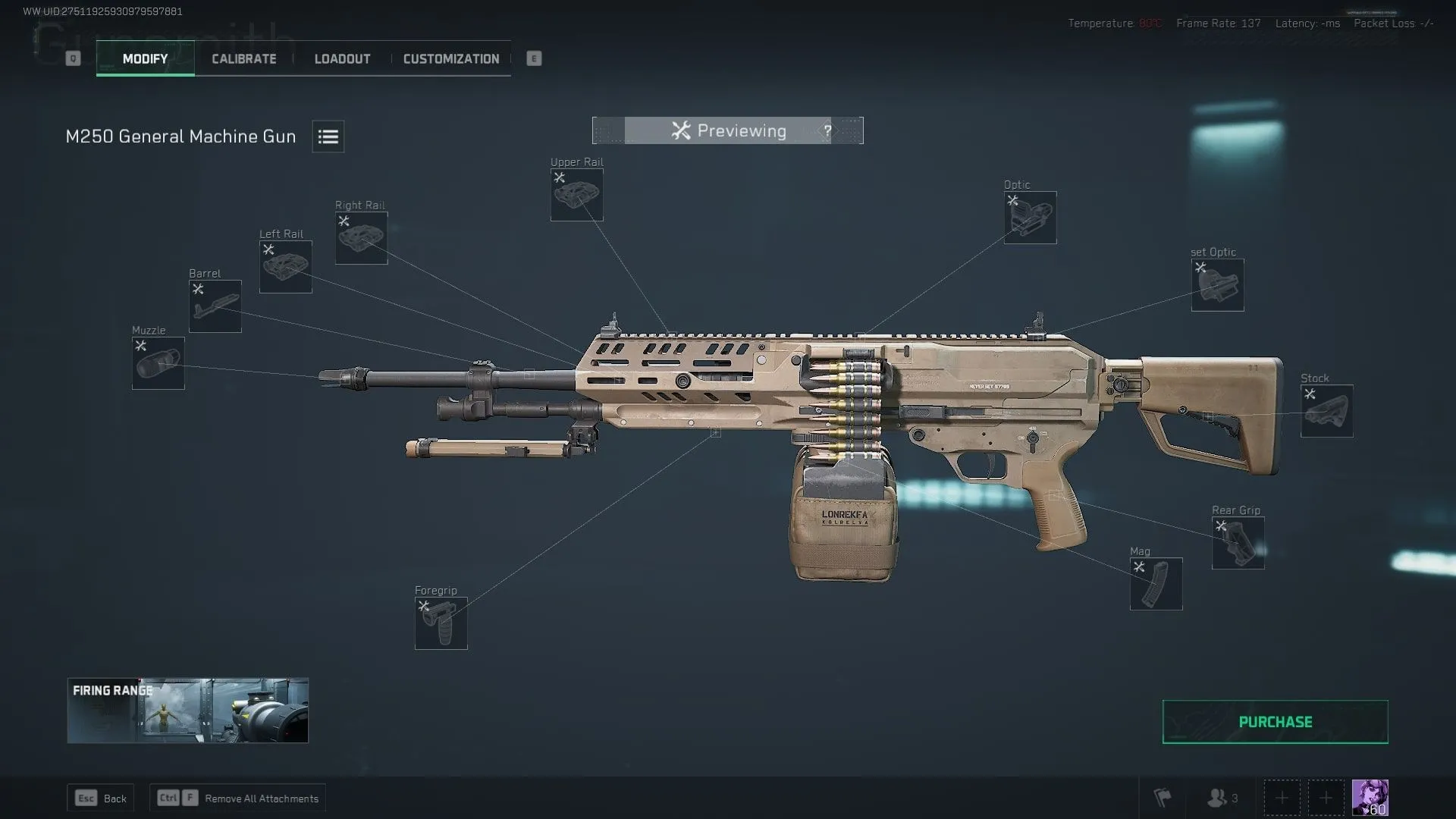Open the Upper Rail slot
Viewport: 1456px width, 819px height.
(x=576, y=195)
